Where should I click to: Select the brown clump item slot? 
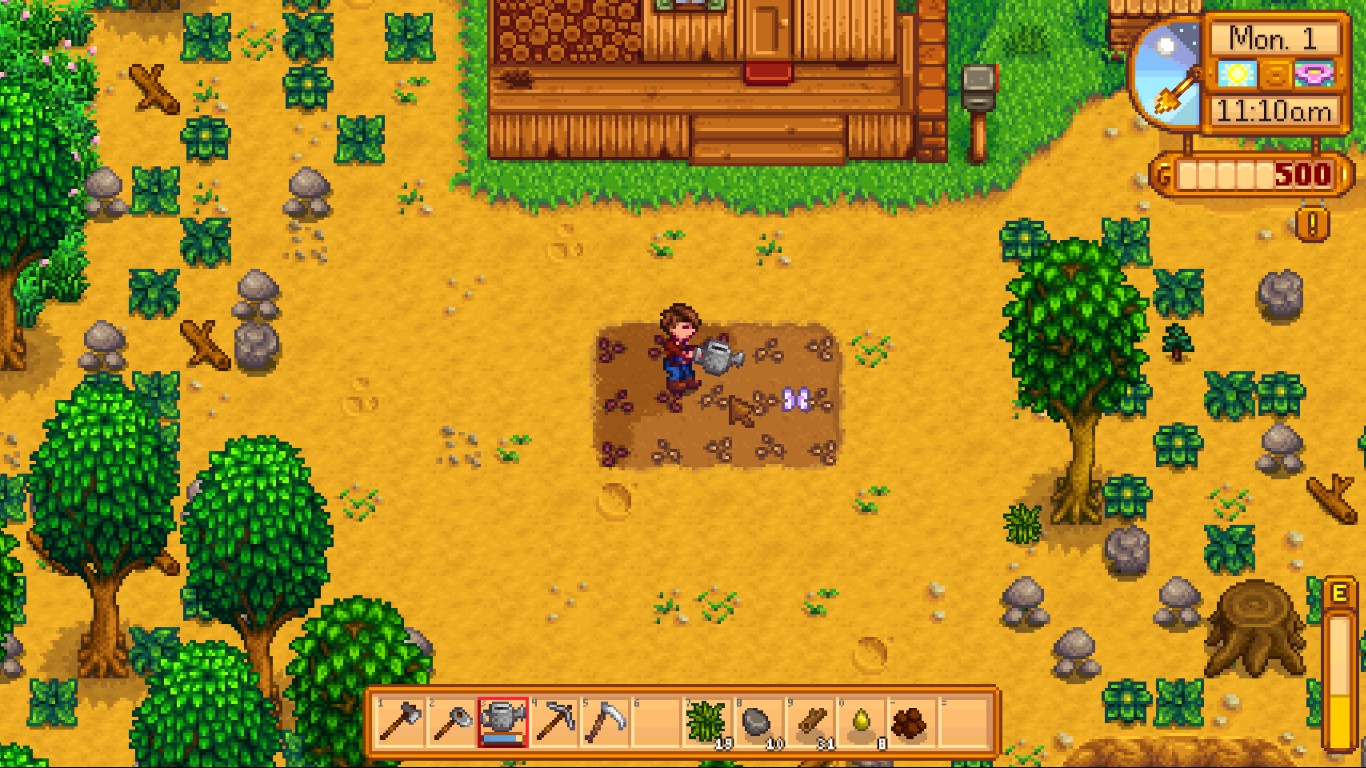click(x=911, y=722)
